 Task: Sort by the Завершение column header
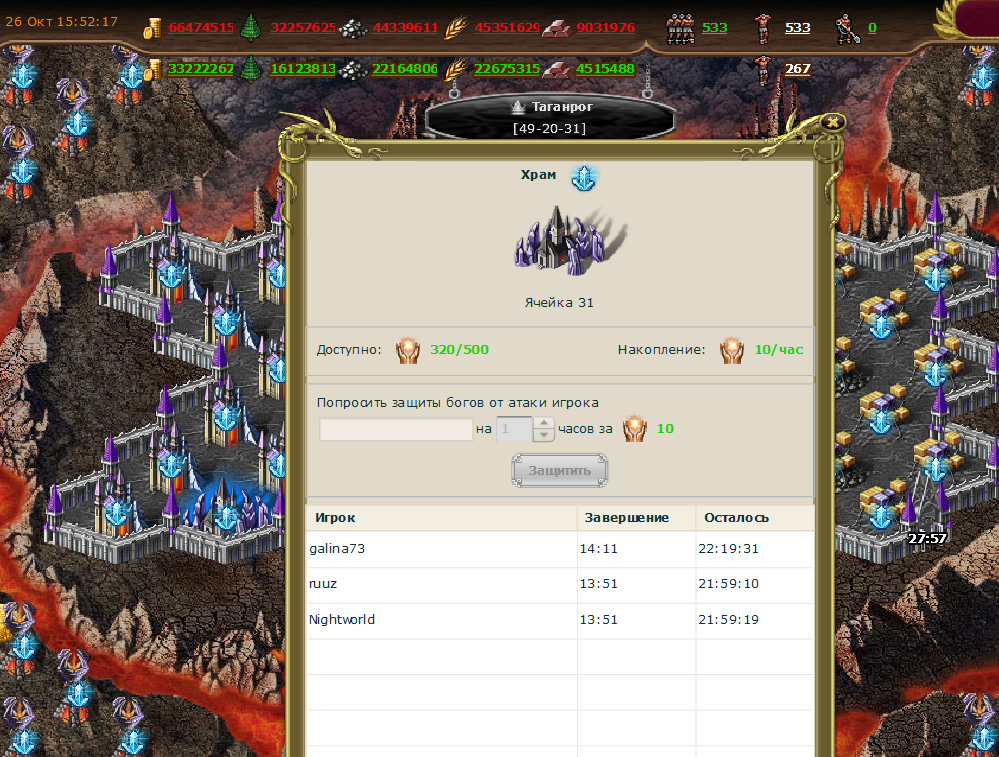point(627,517)
